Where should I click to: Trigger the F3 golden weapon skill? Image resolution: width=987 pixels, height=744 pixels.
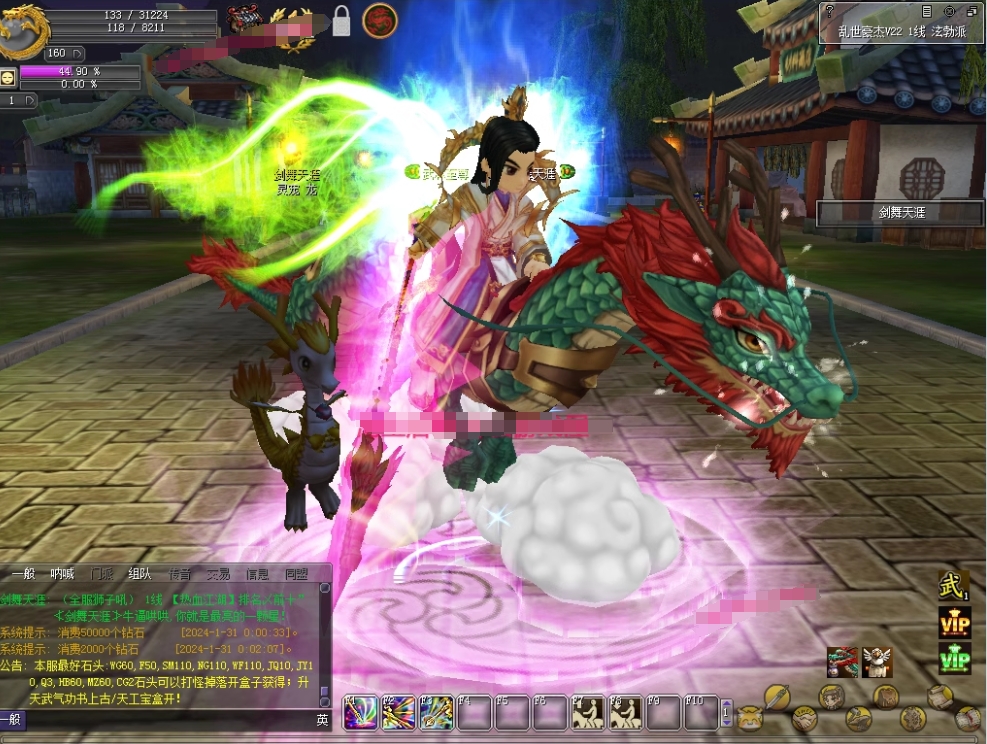pyautogui.click(x=436, y=712)
